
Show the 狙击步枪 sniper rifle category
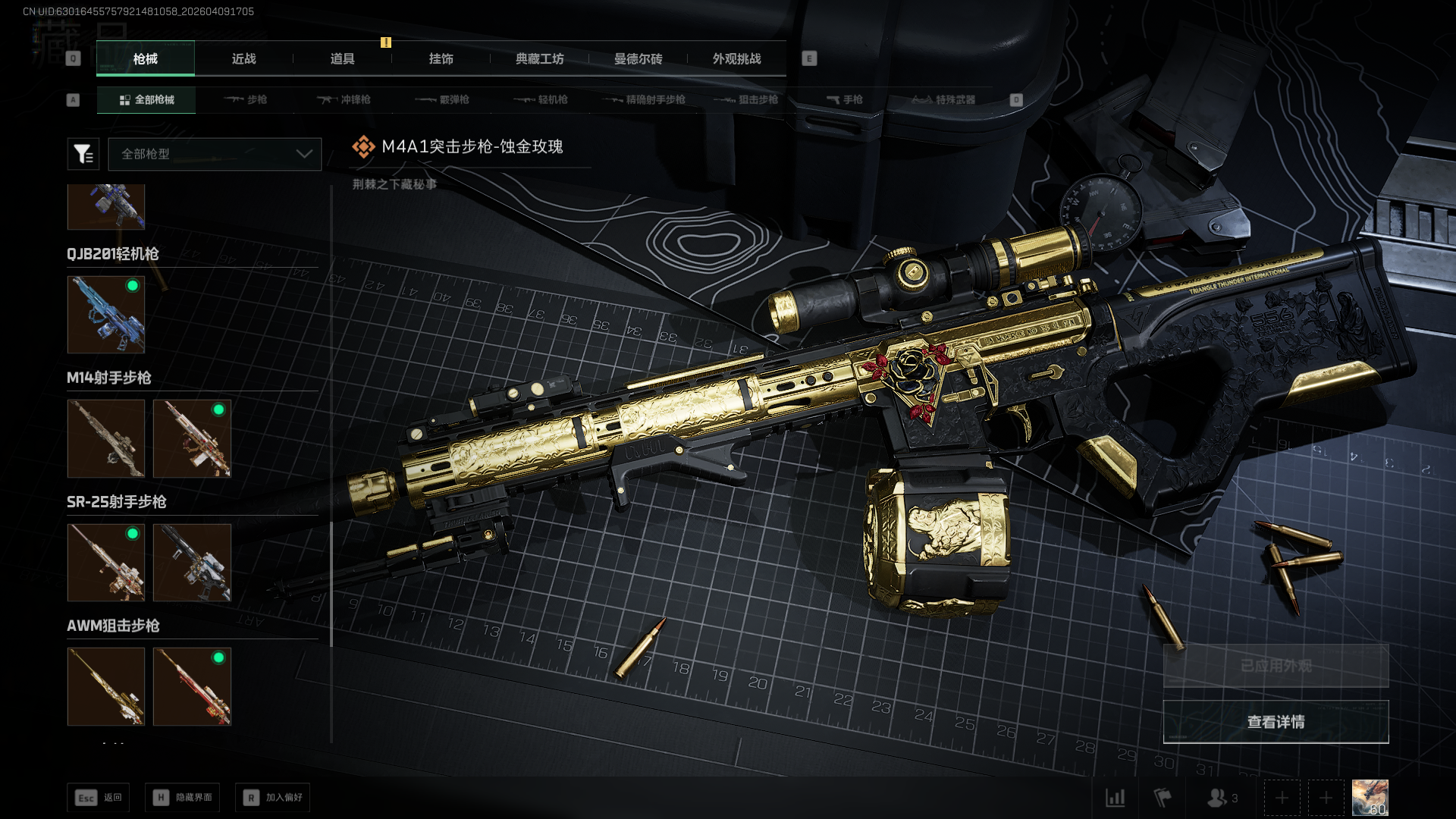click(x=747, y=100)
